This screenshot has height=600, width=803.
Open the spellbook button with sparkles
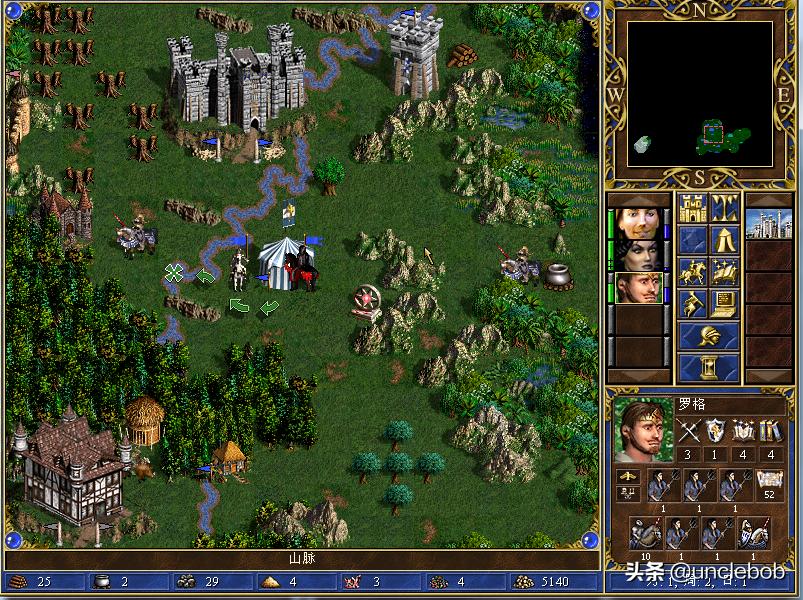(724, 271)
